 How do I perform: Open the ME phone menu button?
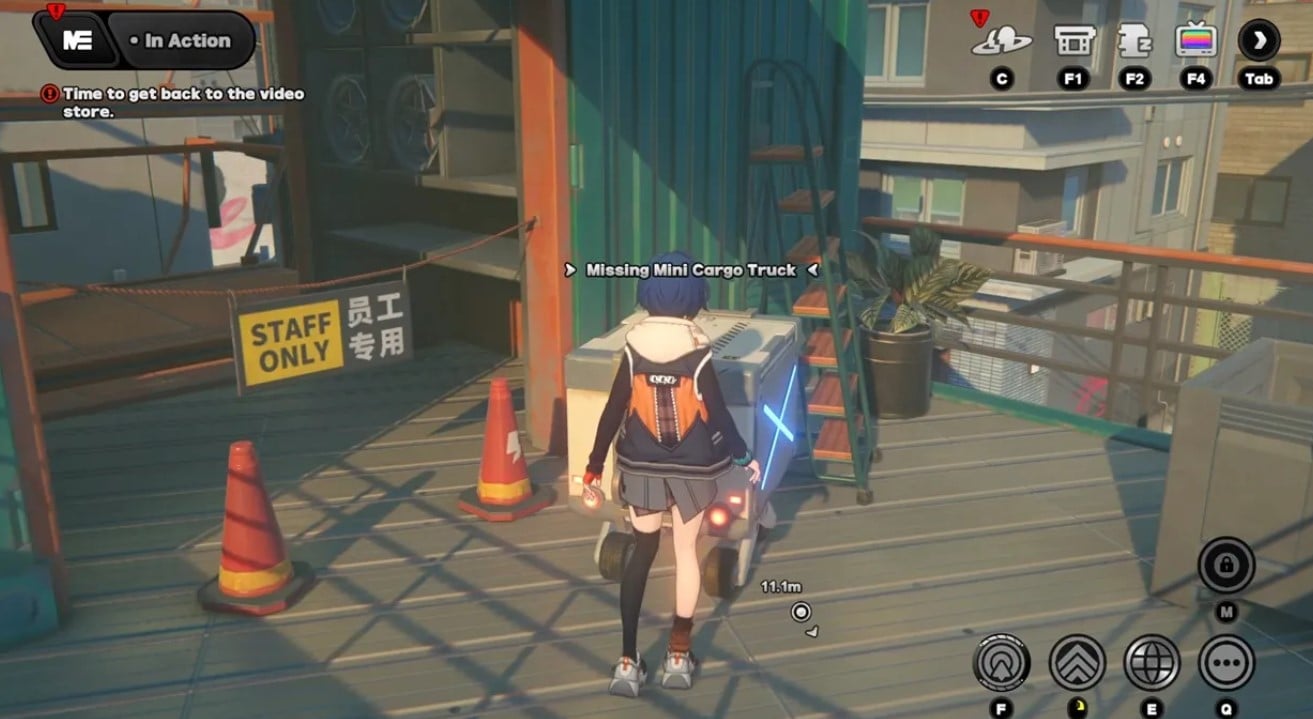tap(77, 40)
